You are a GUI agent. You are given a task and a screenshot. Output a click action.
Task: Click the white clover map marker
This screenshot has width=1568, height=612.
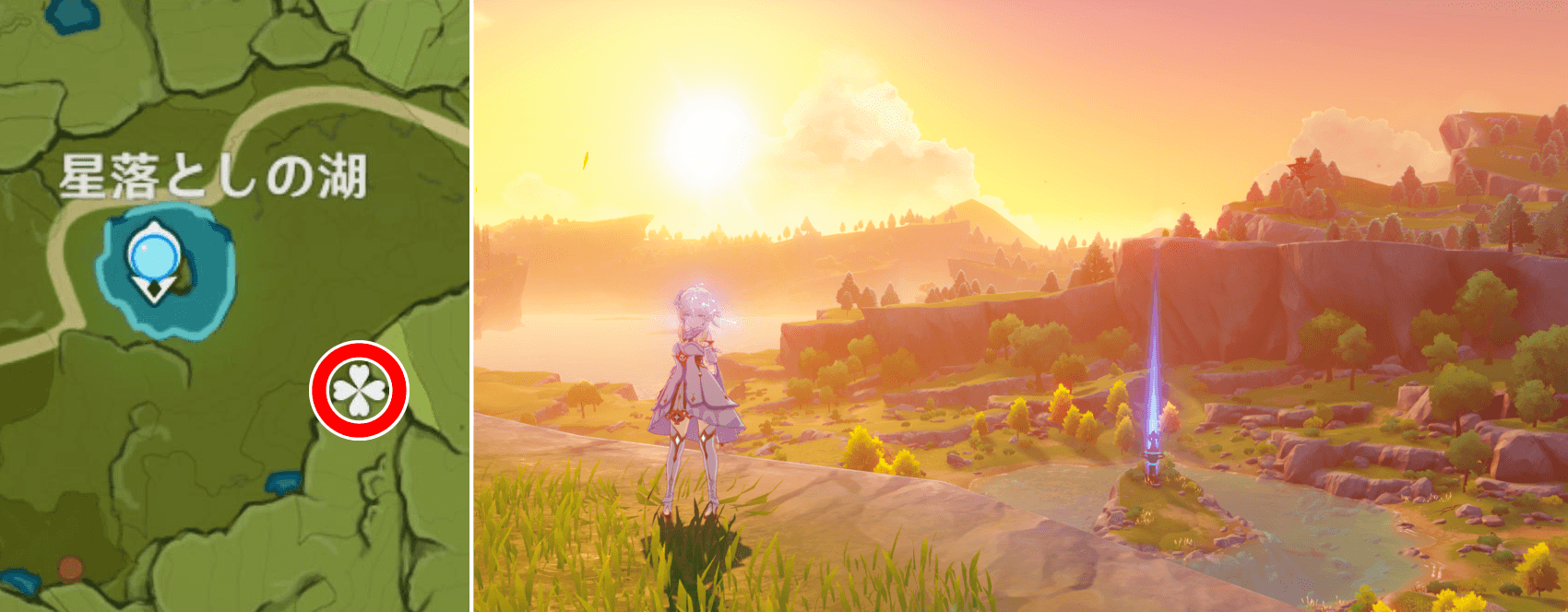point(359,390)
